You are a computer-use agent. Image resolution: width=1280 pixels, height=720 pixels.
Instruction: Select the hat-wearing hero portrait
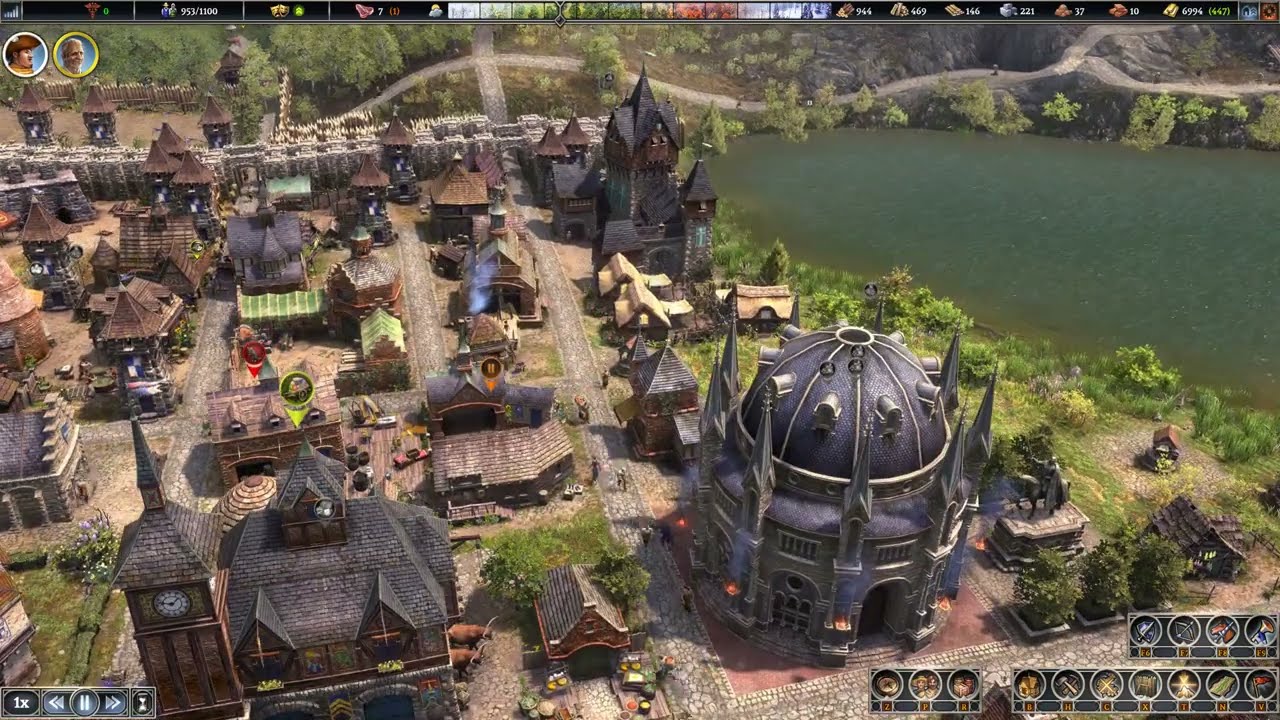[25, 54]
